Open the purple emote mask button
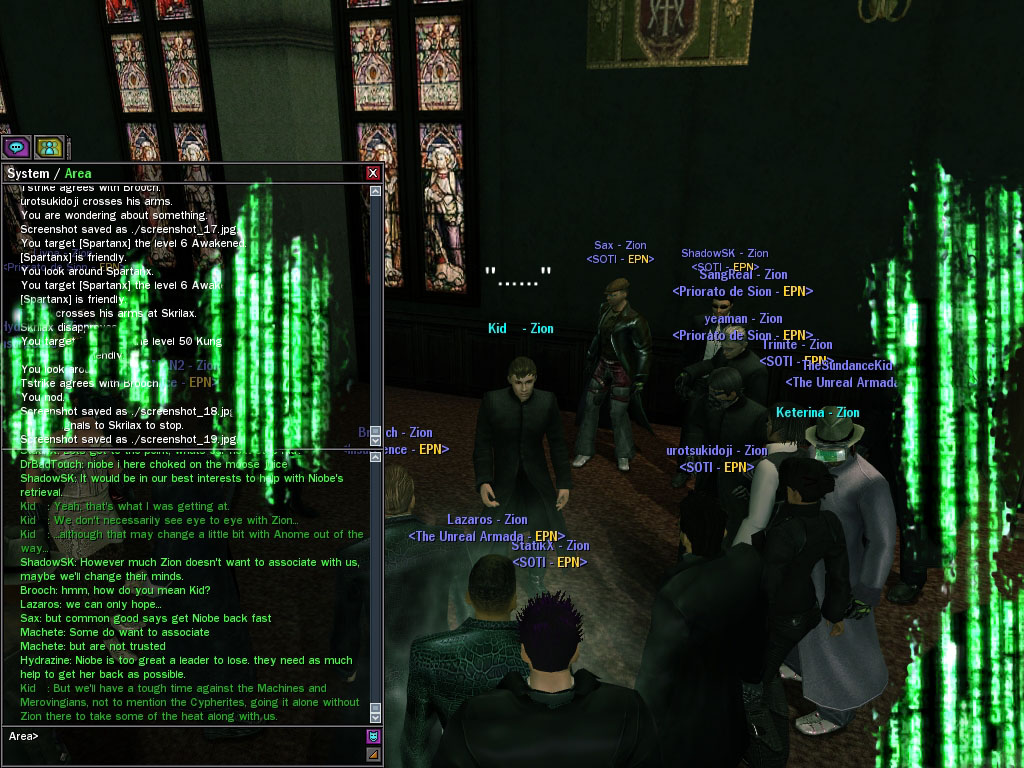The width and height of the screenshot is (1024, 768). pyautogui.click(x=374, y=737)
